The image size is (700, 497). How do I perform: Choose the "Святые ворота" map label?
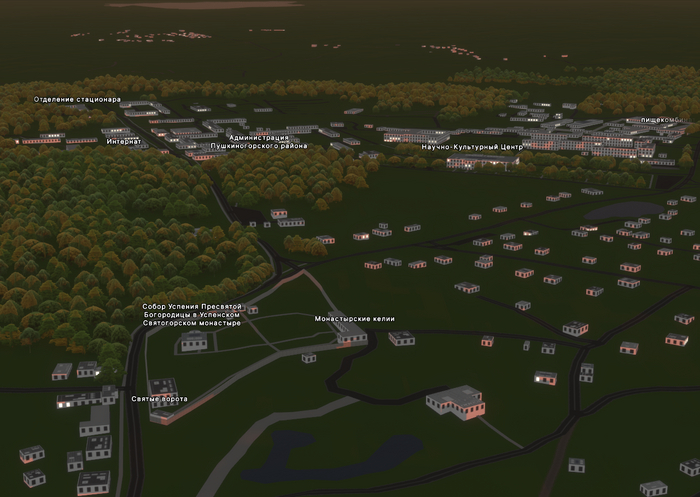tap(159, 399)
